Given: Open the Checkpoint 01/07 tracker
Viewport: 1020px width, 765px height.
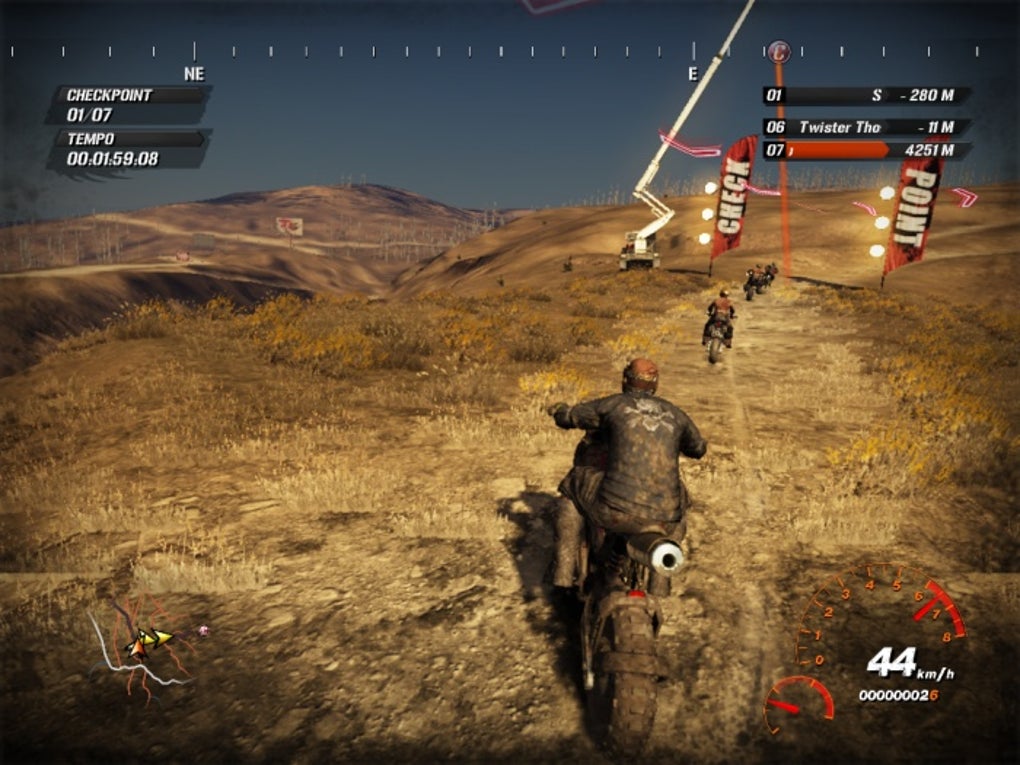Looking at the screenshot, I should [x=128, y=105].
